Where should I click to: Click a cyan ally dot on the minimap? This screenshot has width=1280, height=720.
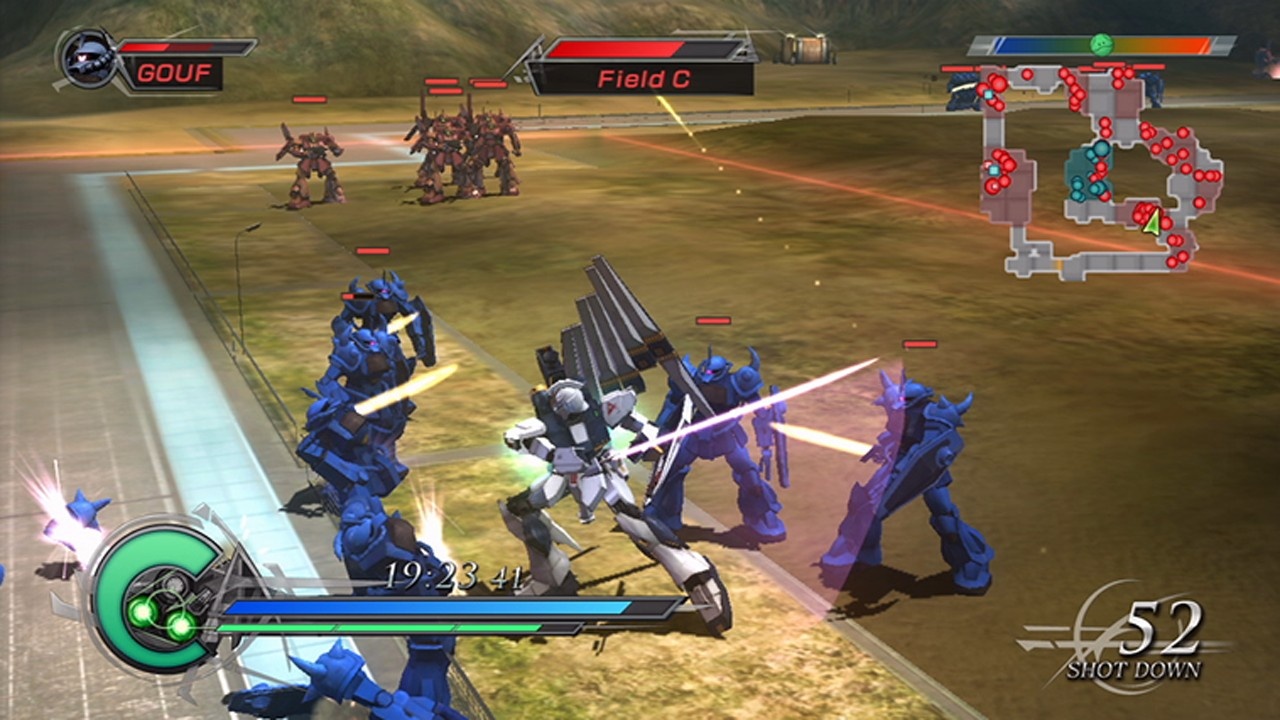(1100, 150)
